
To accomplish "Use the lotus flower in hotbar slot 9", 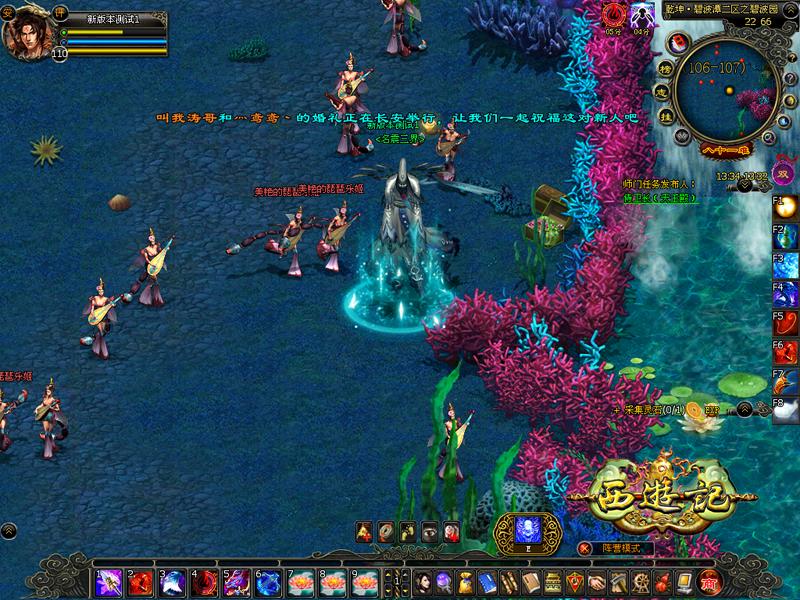I will click(364, 581).
